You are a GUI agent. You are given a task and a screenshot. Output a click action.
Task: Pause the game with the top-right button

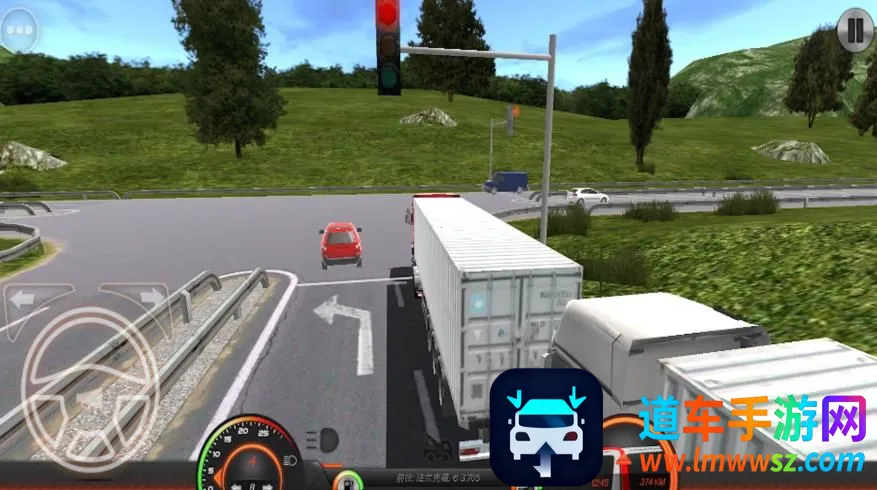coord(855,28)
